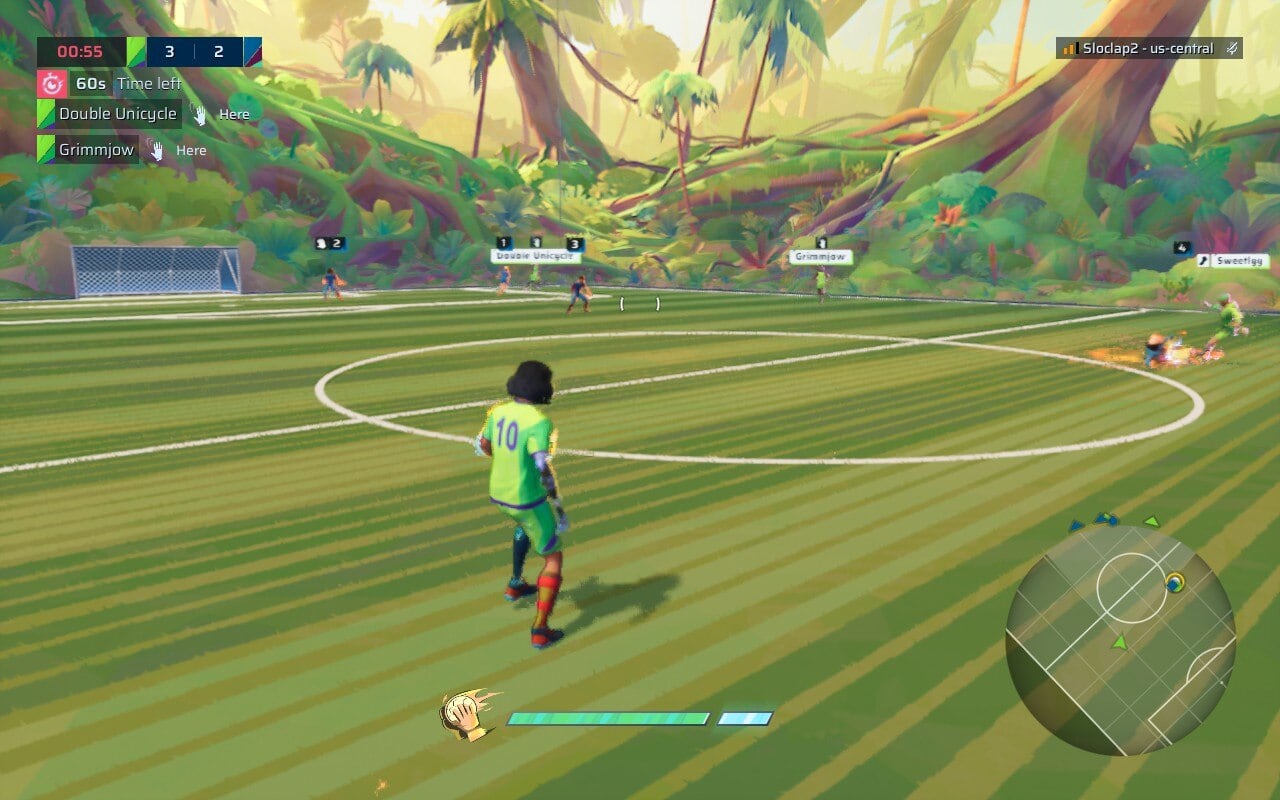
Task: Click the circular pitch minimap
Action: (1120, 640)
